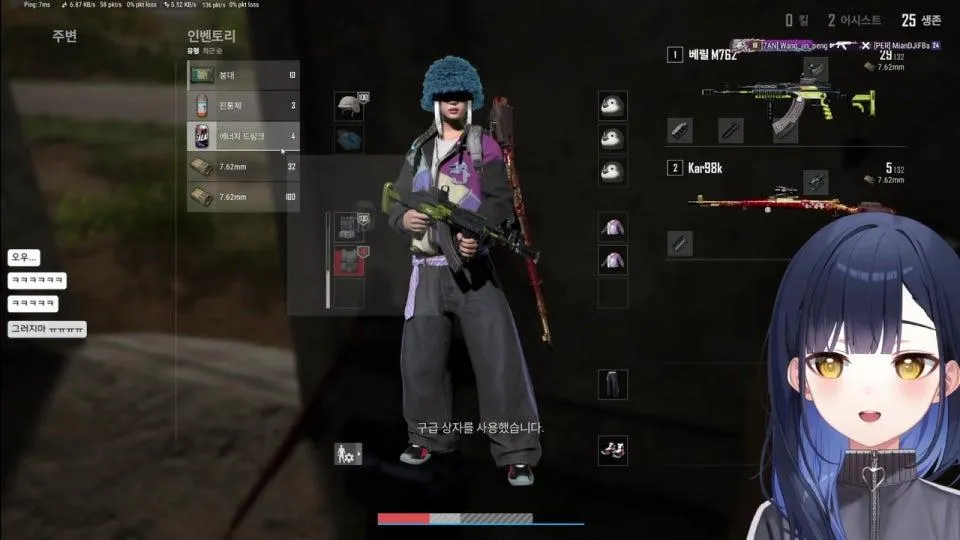
Task: Select the 7.62mm ammo stack of 32
Action: click(243, 167)
